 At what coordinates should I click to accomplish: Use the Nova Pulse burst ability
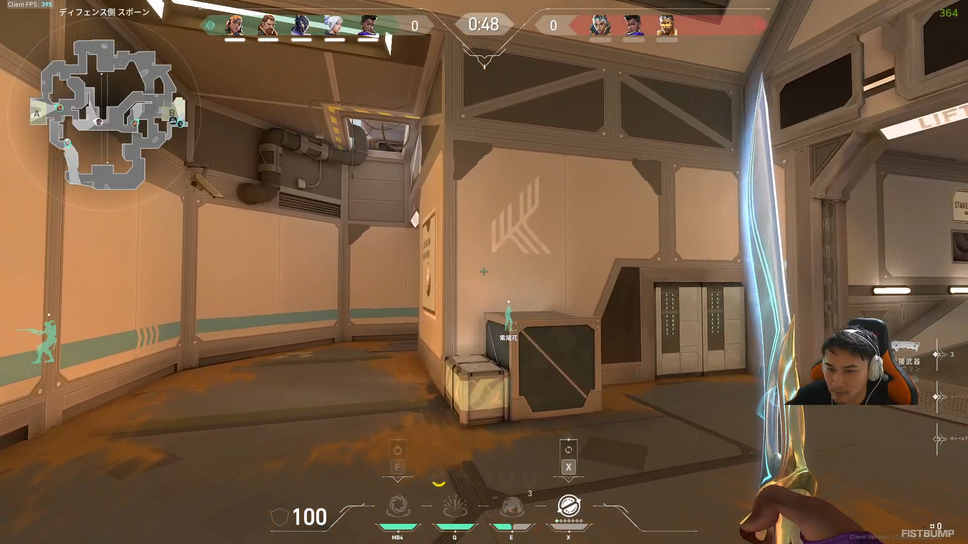click(x=455, y=508)
